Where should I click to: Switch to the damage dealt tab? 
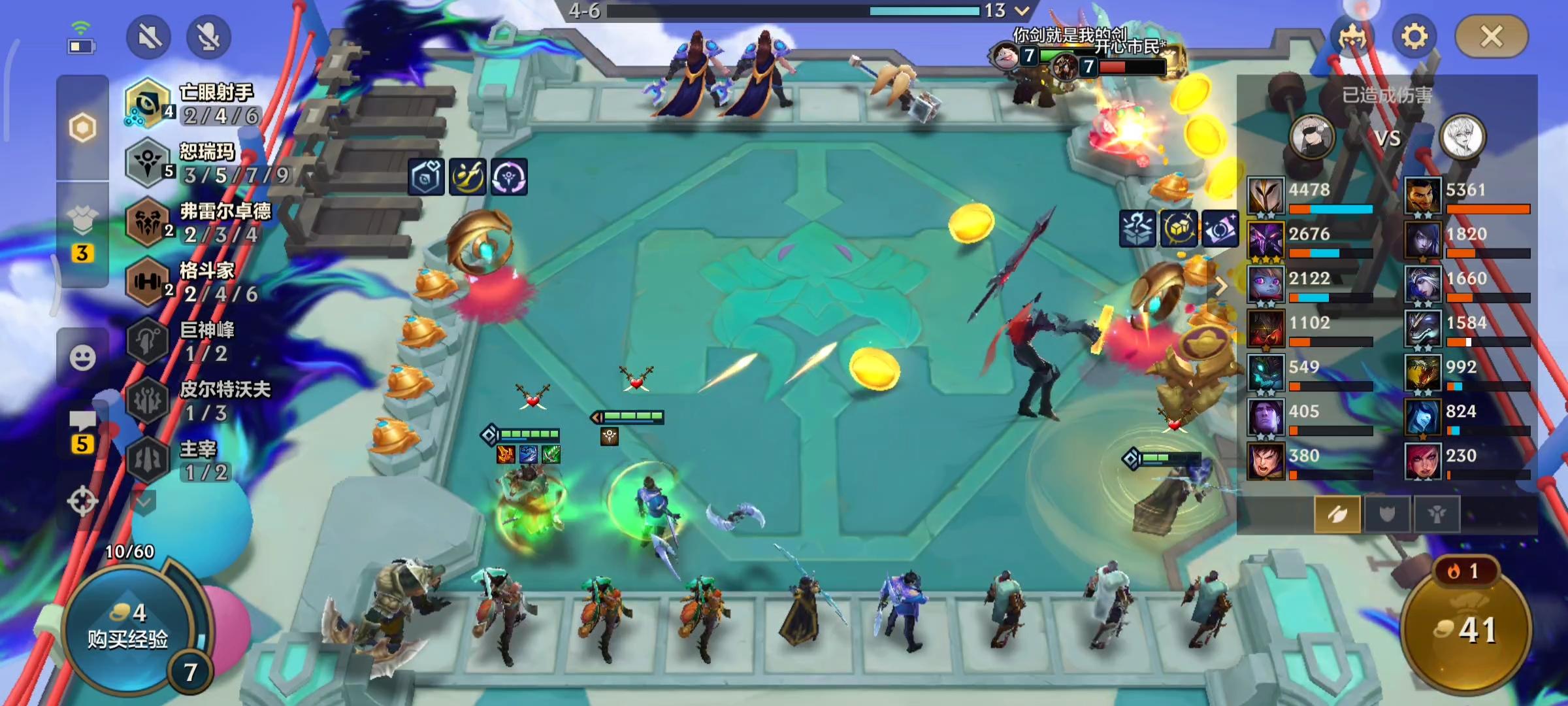1337,514
